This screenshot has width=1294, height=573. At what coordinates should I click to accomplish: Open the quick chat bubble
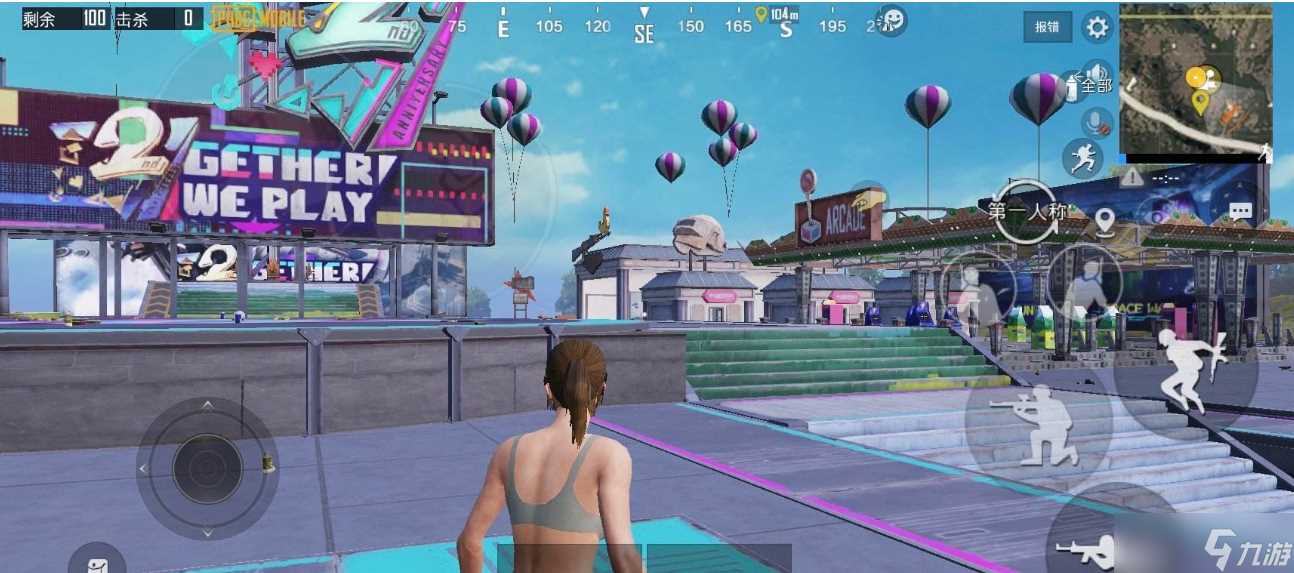[1240, 212]
